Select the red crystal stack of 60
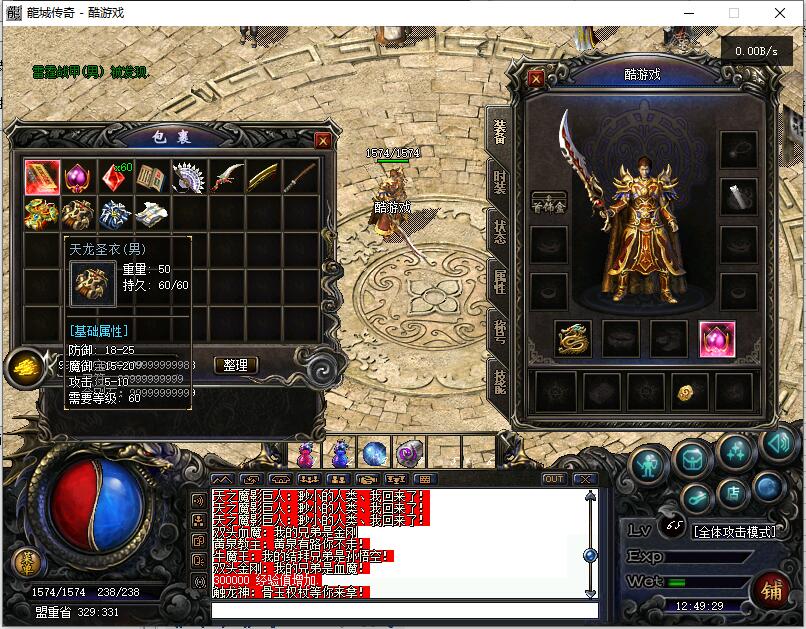Image resolution: width=806 pixels, height=629 pixels. tap(115, 178)
